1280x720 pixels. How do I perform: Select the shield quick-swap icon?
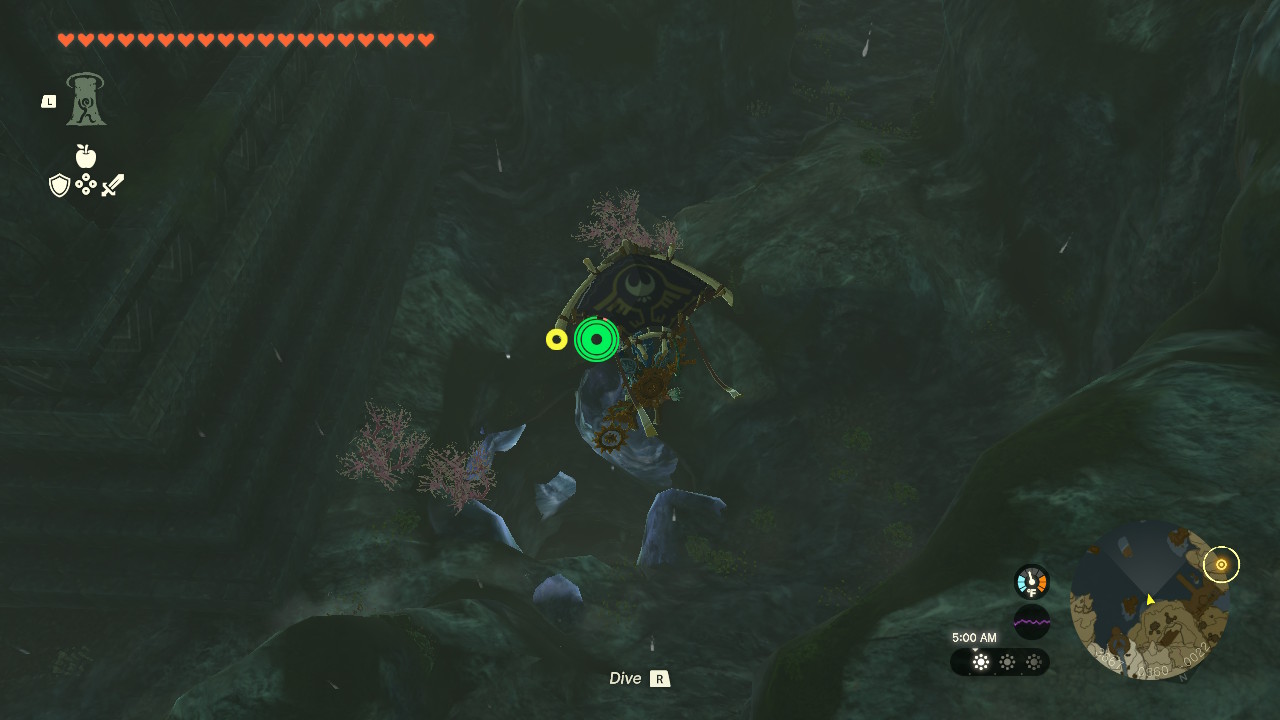[59, 185]
